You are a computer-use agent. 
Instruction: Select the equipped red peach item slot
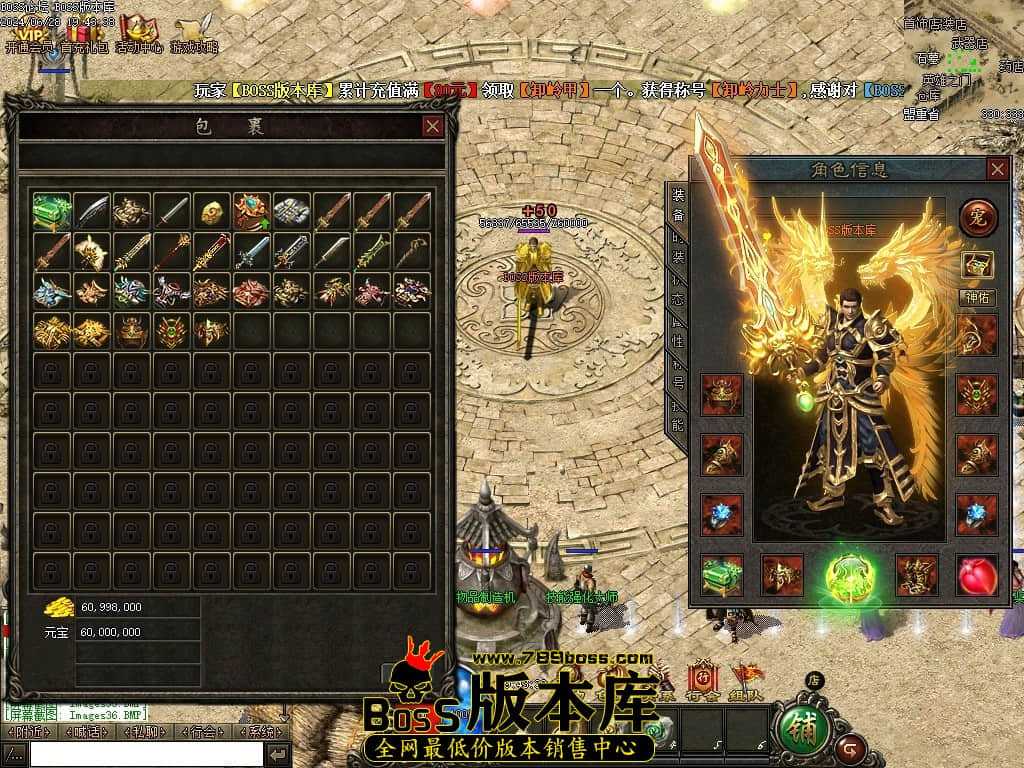pyautogui.click(x=976, y=575)
